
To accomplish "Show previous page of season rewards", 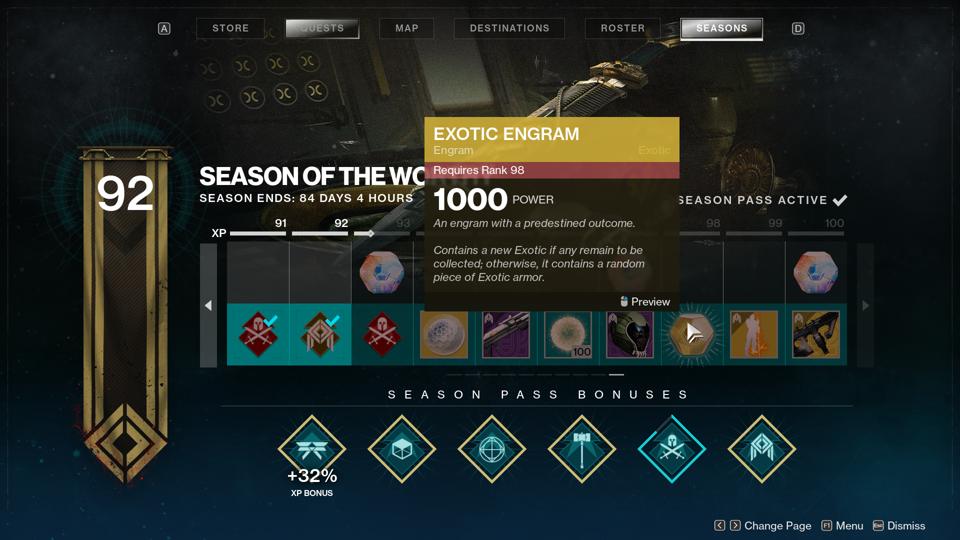I will tap(208, 305).
